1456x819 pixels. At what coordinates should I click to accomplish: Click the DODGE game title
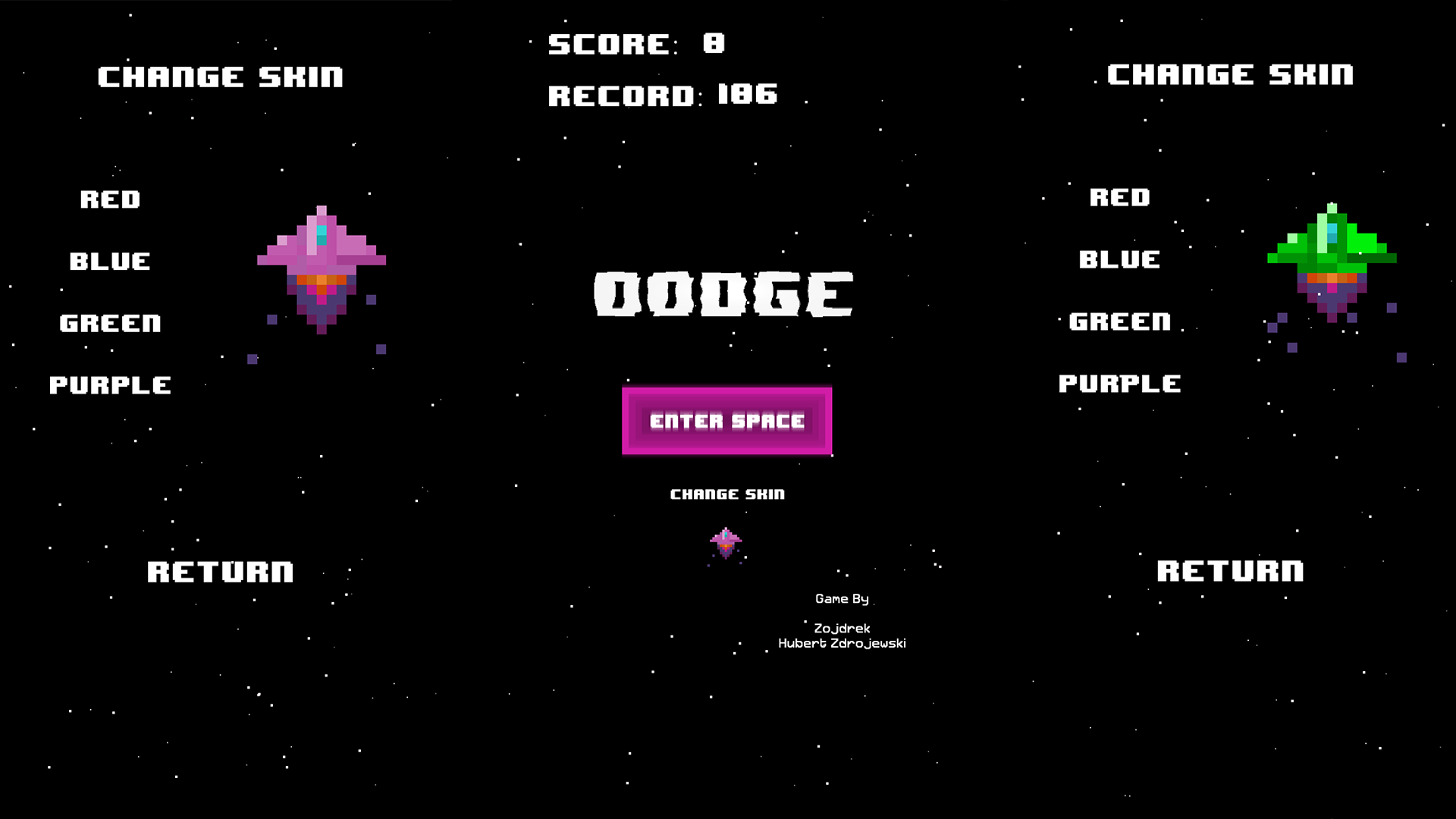coord(726,296)
